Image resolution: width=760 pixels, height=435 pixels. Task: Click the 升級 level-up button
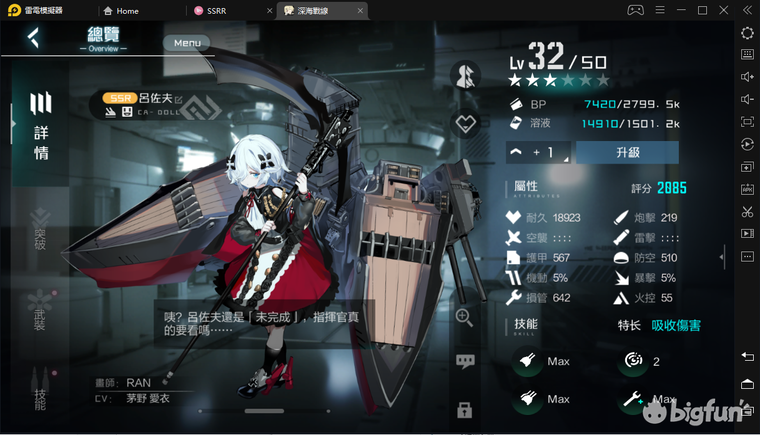[627, 152]
